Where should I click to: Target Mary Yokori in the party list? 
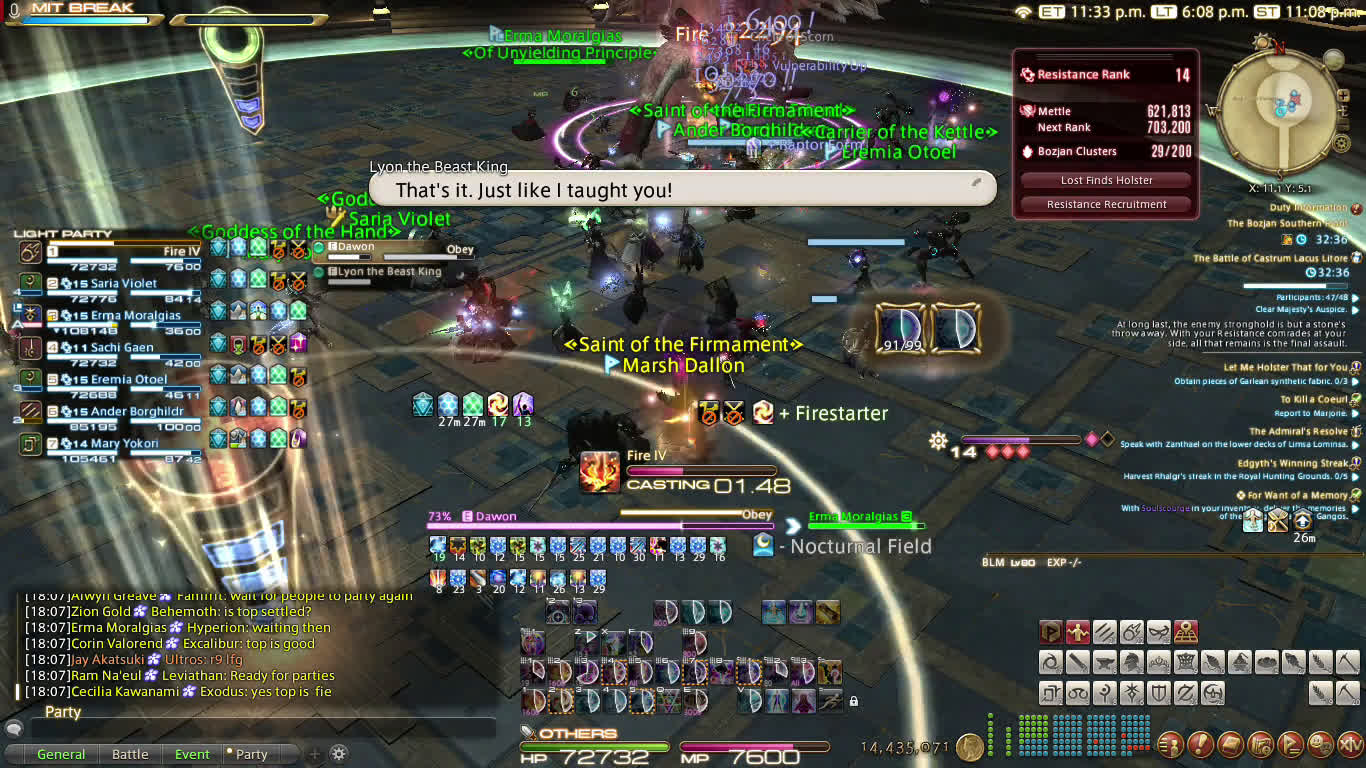point(125,443)
